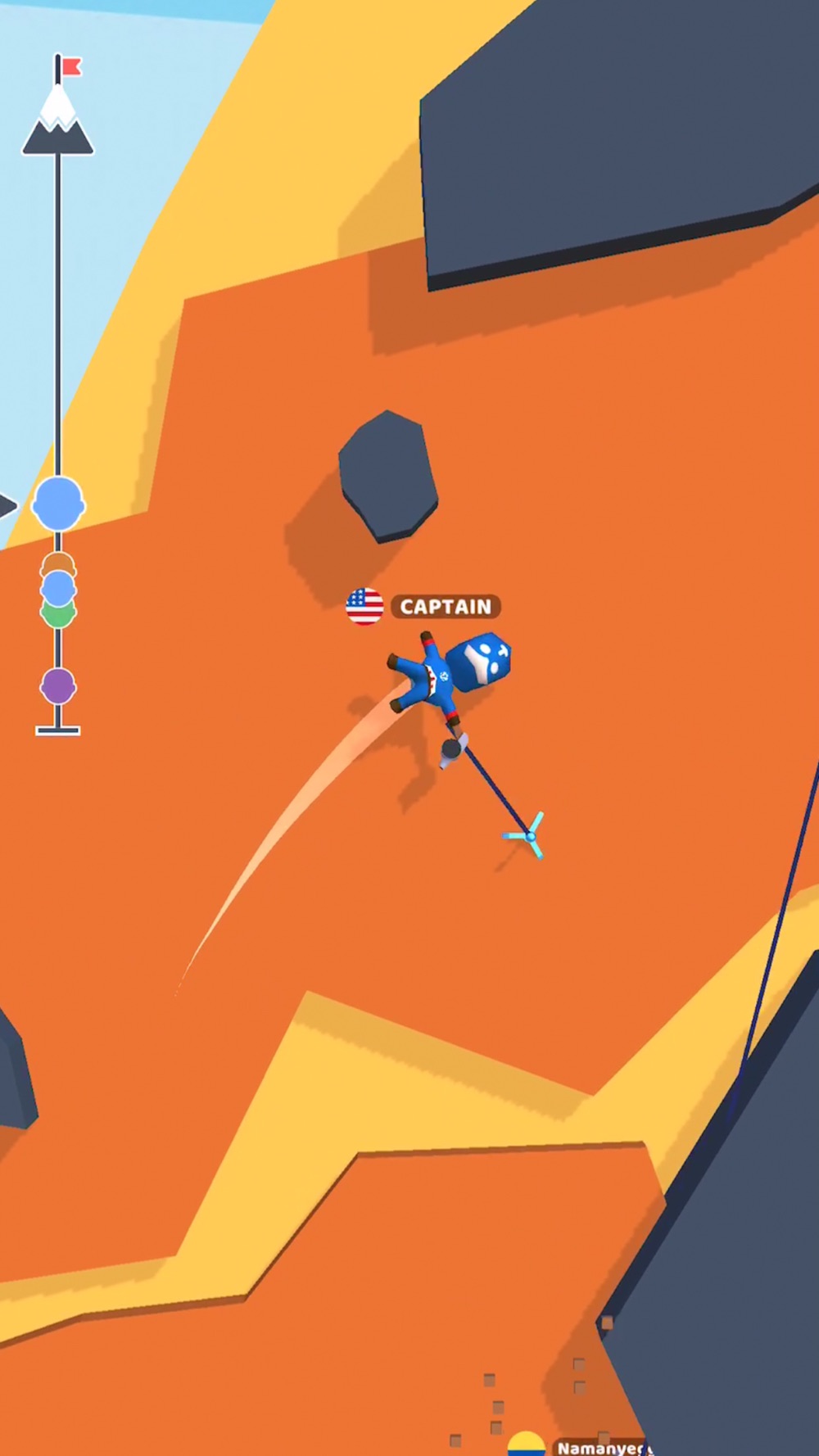Click the mountain summit flag icon
819x1456 pixels.
point(58,106)
